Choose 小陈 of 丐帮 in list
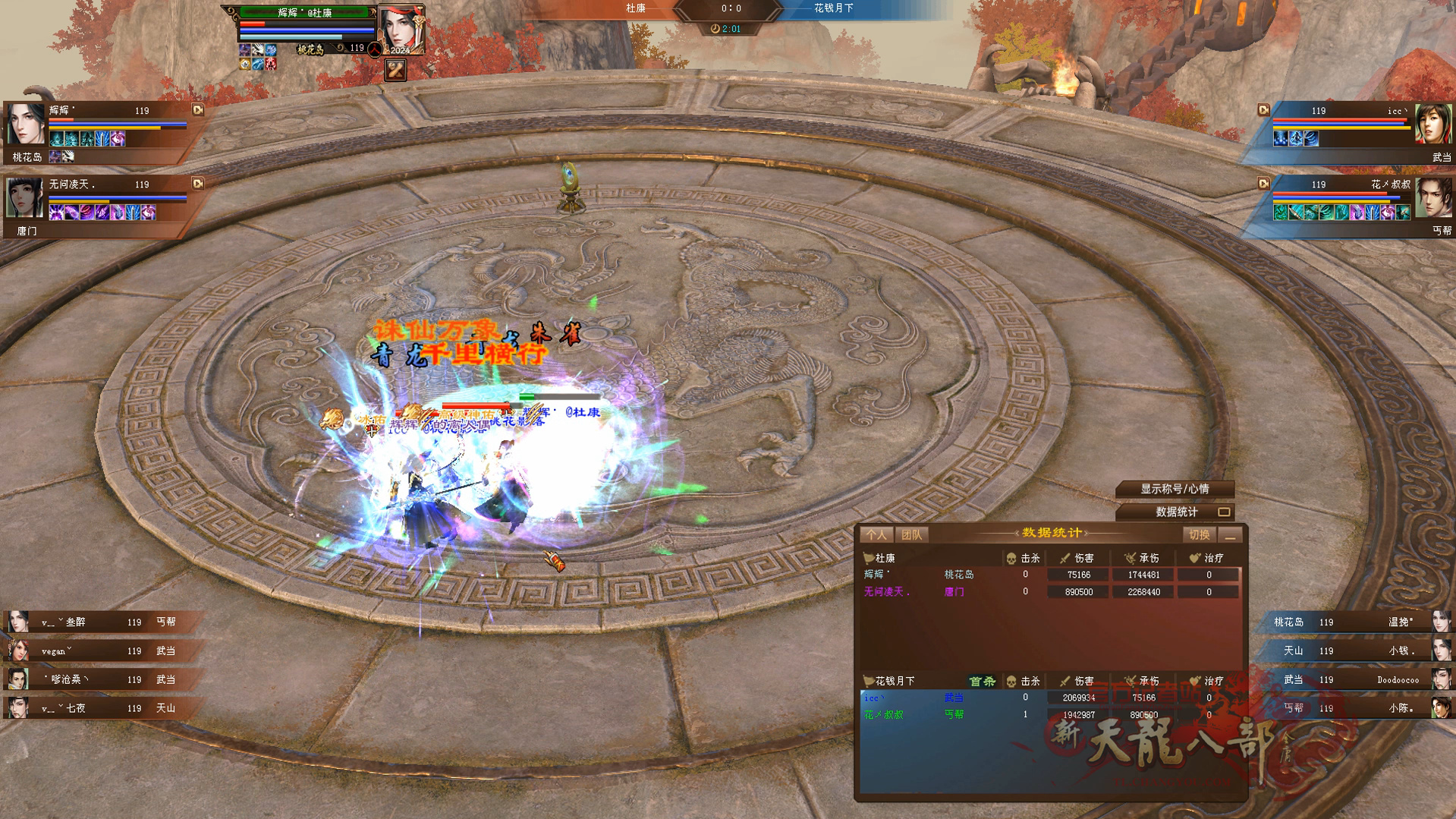The width and height of the screenshot is (1456, 819). coord(1358,708)
